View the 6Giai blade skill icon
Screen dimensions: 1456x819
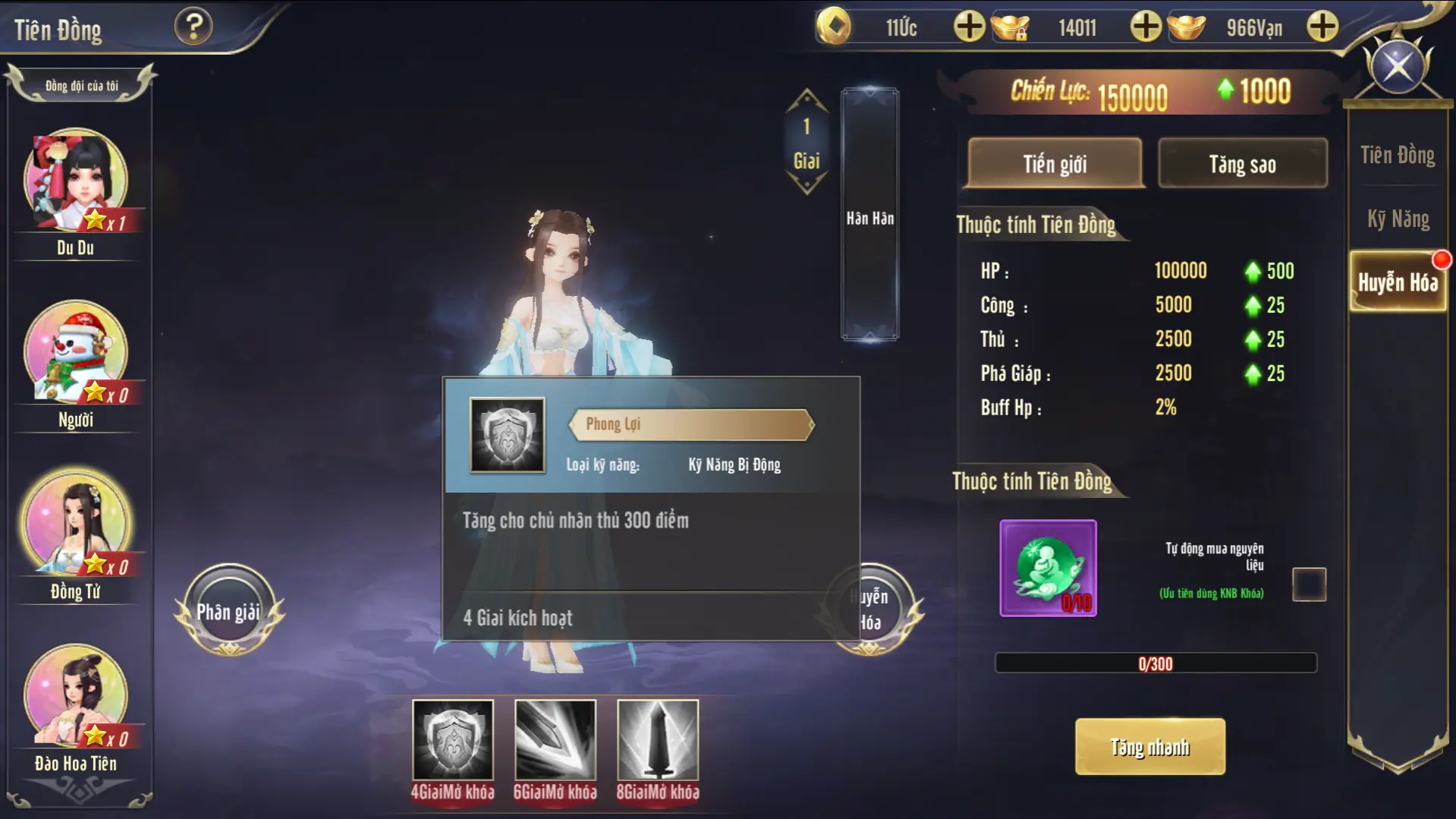[x=555, y=740]
